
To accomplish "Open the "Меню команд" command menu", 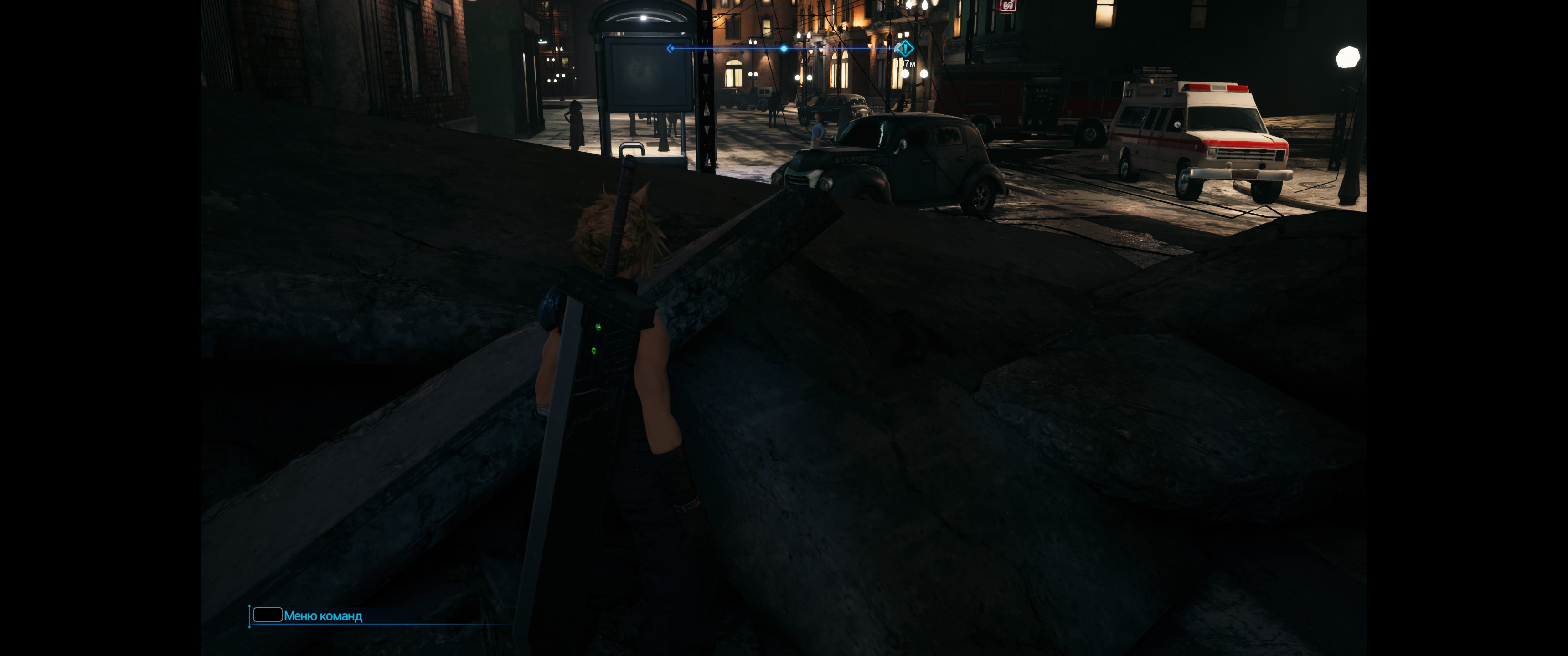I will tap(323, 616).
